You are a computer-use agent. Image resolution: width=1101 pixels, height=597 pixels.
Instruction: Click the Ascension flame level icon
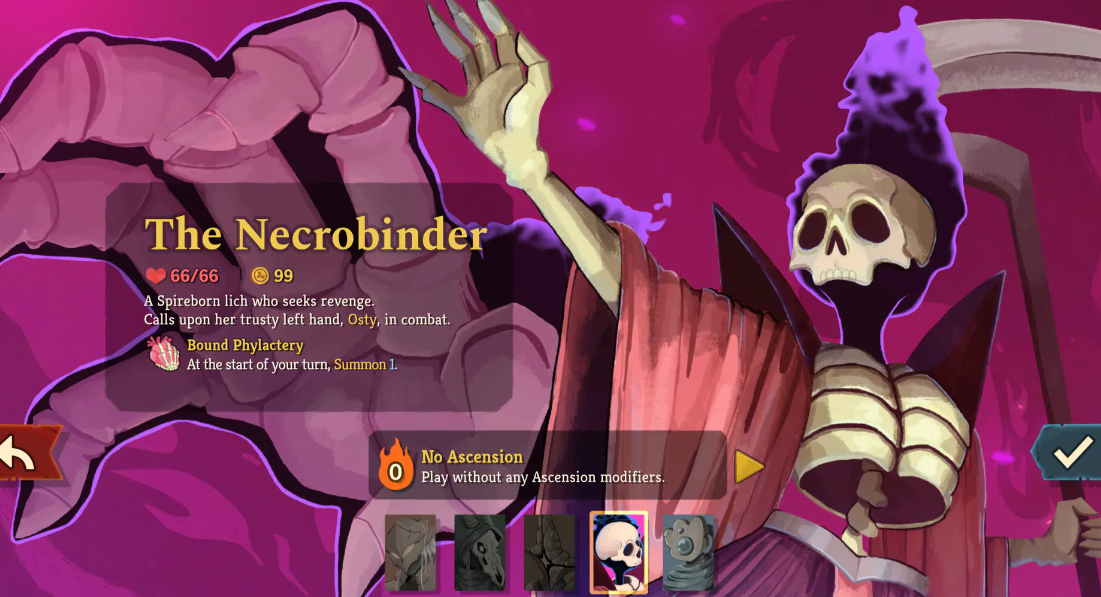click(x=396, y=466)
